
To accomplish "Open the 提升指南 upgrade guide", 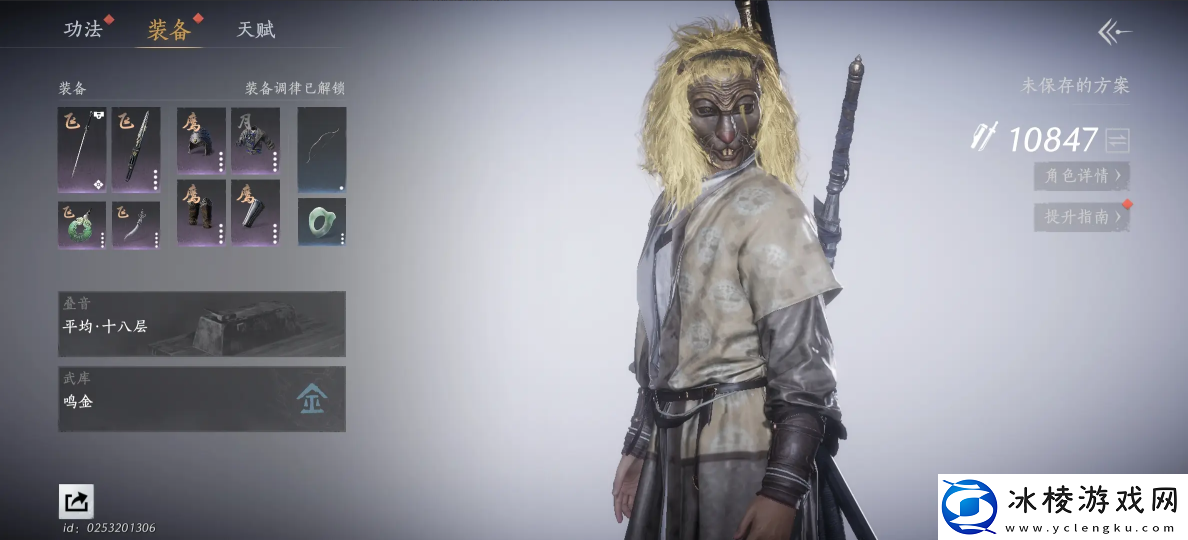I will pyautogui.click(x=1081, y=216).
